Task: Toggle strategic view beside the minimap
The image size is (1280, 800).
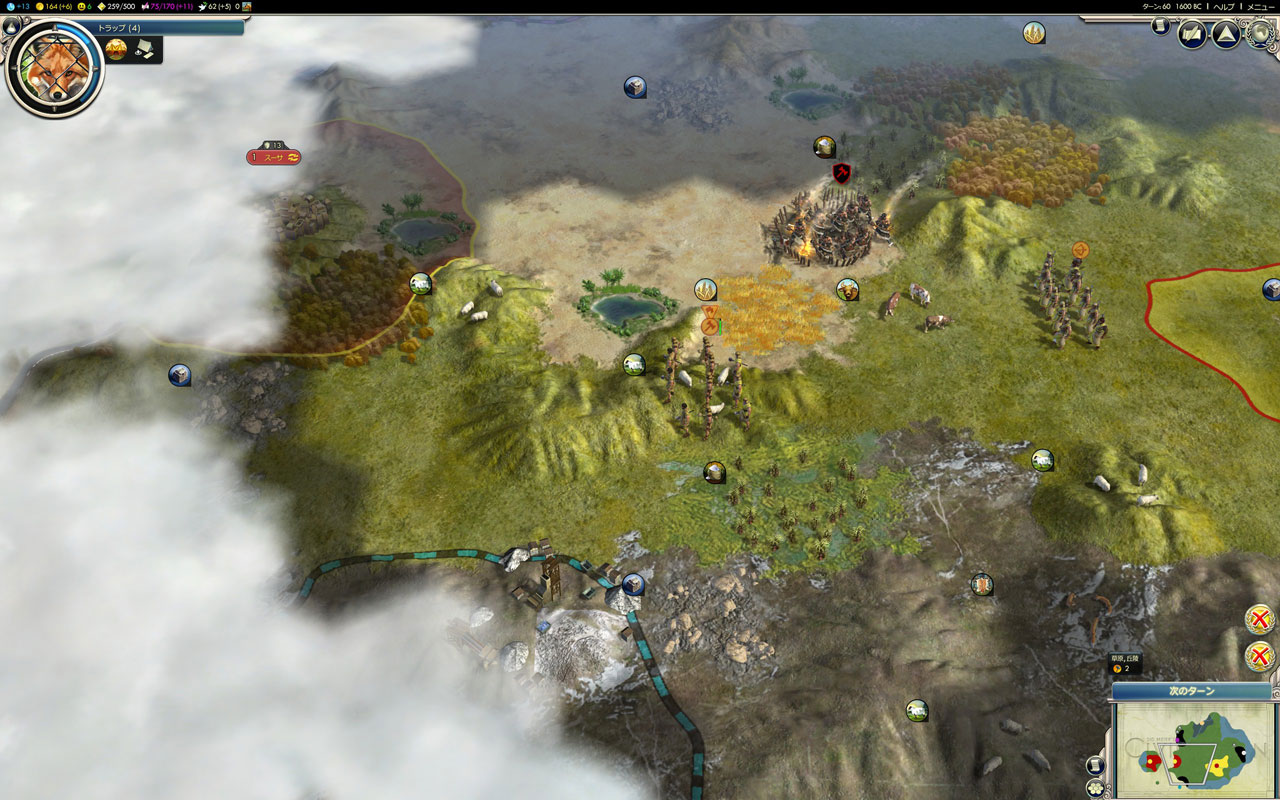Action: [1095, 766]
